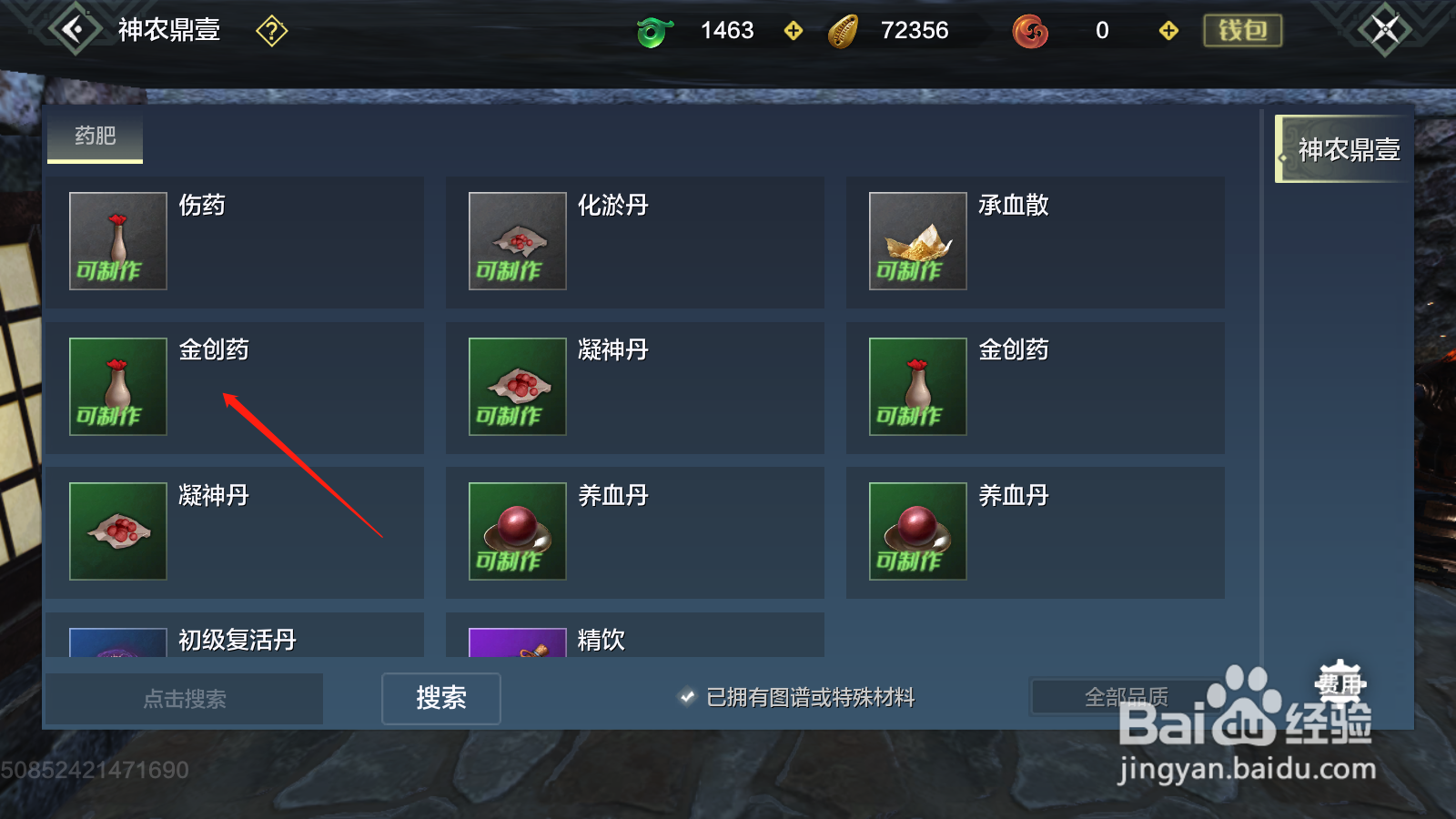Screen dimensions: 1456x819
Task: Click the gold coin plus button to recharge
Action: pos(793,30)
